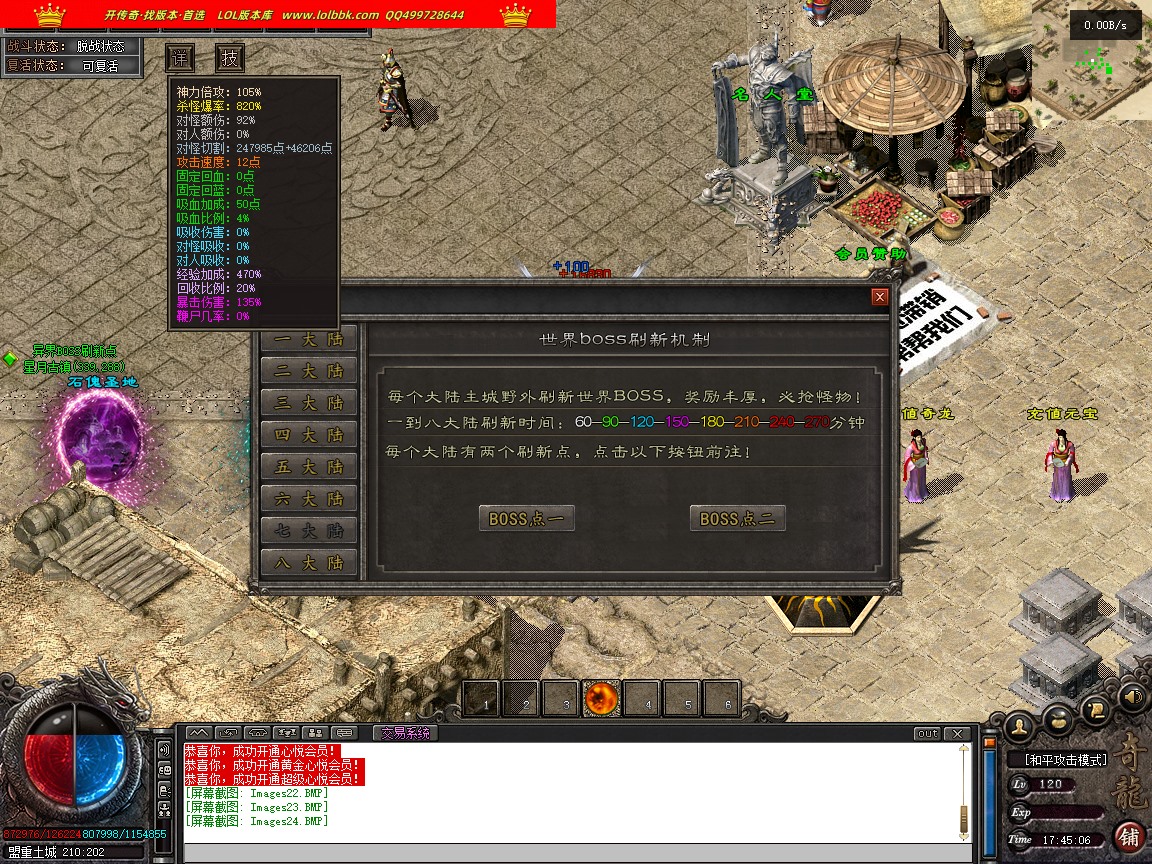Switch to the 三大陆 tab
1152x864 pixels.
coord(309,403)
